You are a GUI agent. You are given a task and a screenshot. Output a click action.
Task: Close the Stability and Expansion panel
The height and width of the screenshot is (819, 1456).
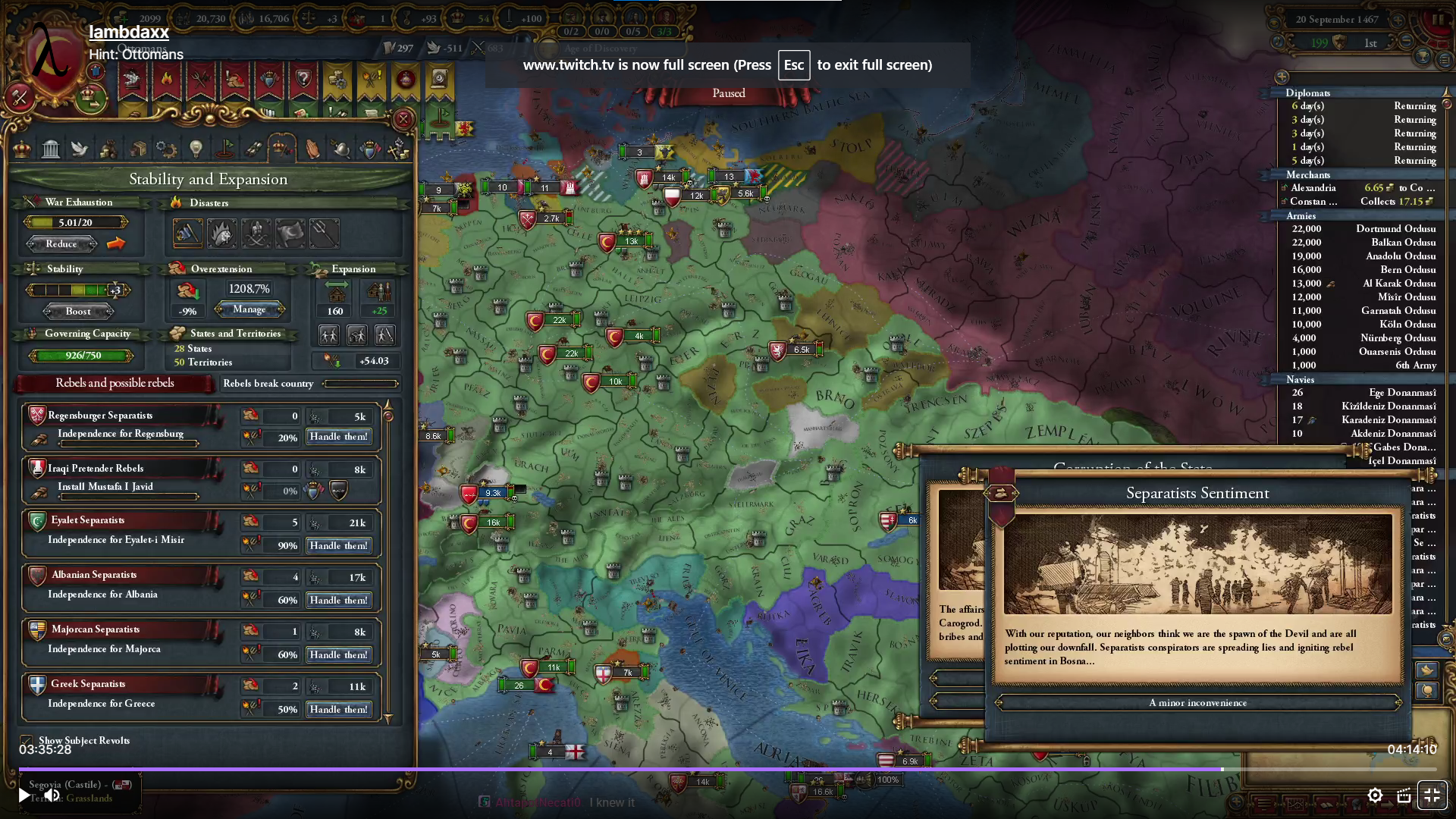(403, 119)
